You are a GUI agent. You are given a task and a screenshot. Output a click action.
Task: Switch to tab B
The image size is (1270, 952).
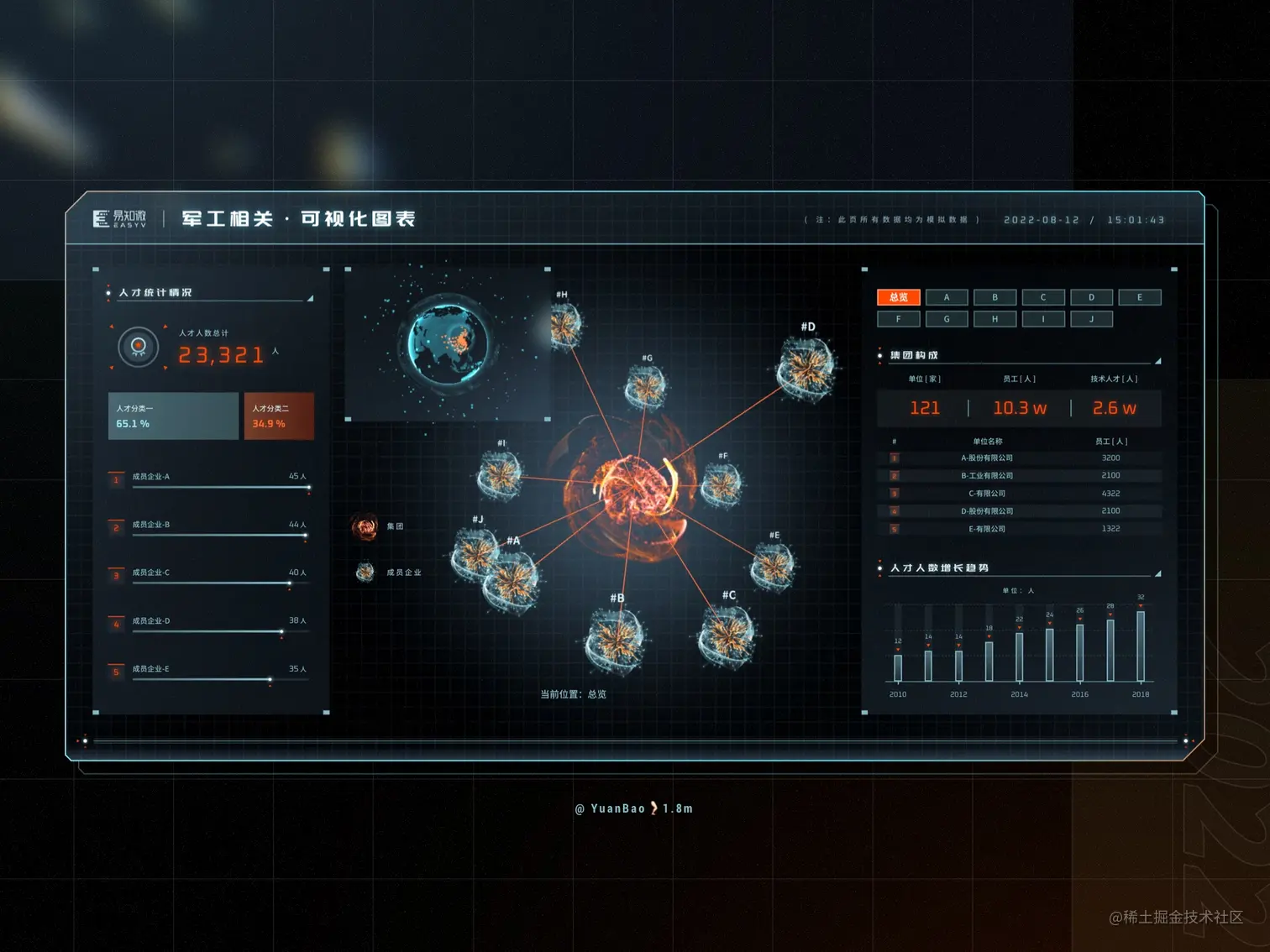[994, 297]
